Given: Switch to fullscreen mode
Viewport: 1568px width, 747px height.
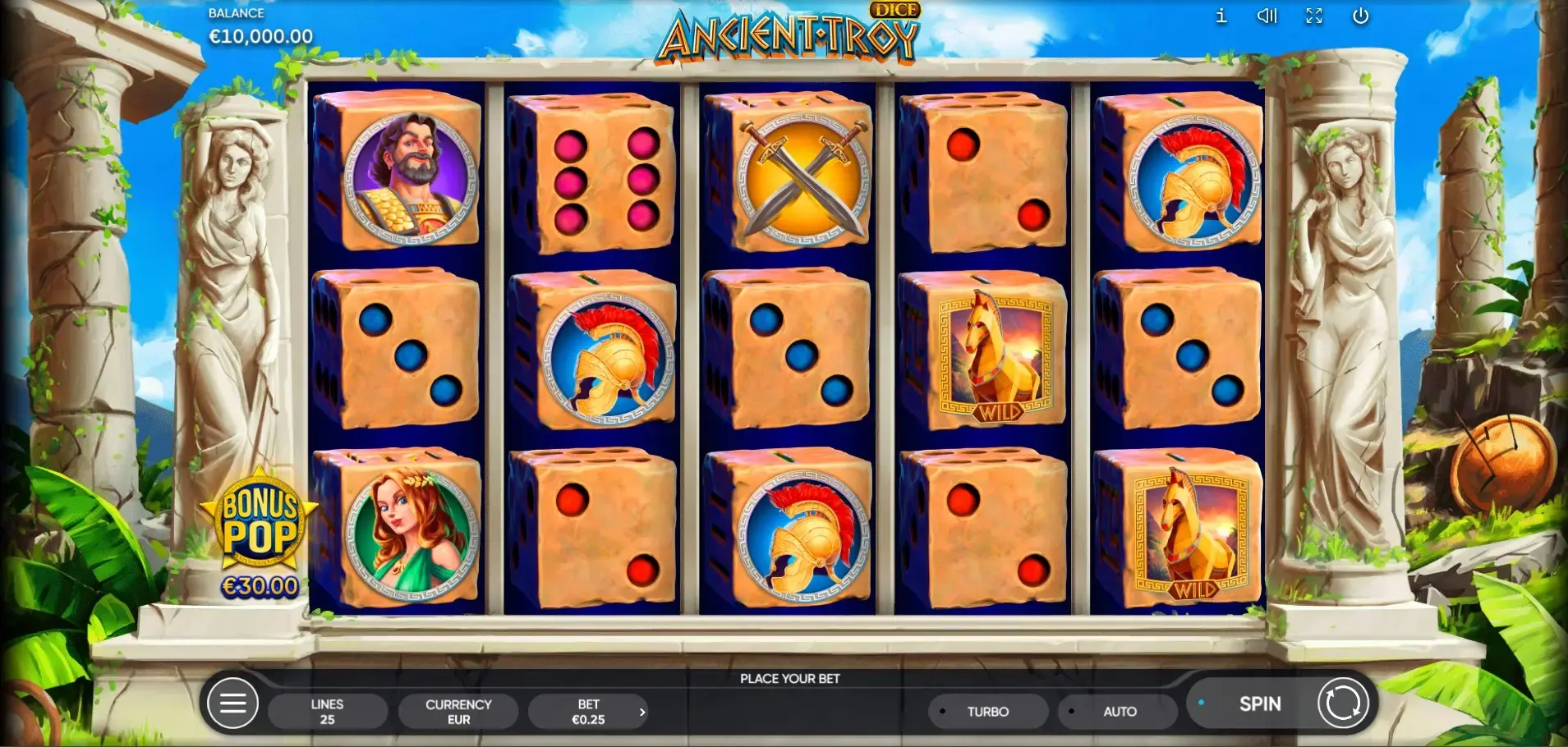Looking at the screenshot, I should pos(1314,16).
